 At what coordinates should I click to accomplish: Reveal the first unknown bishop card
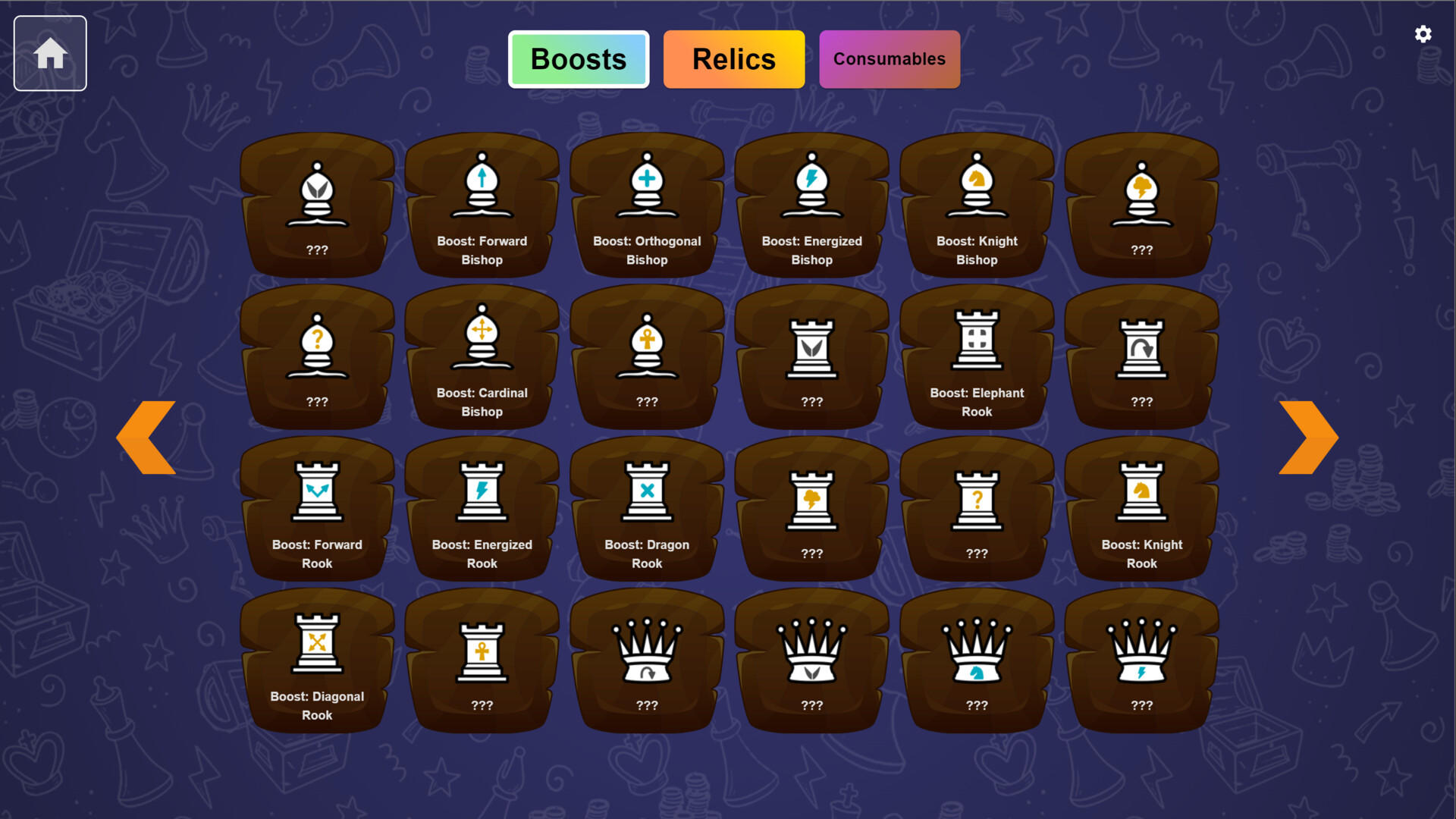click(x=317, y=205)
